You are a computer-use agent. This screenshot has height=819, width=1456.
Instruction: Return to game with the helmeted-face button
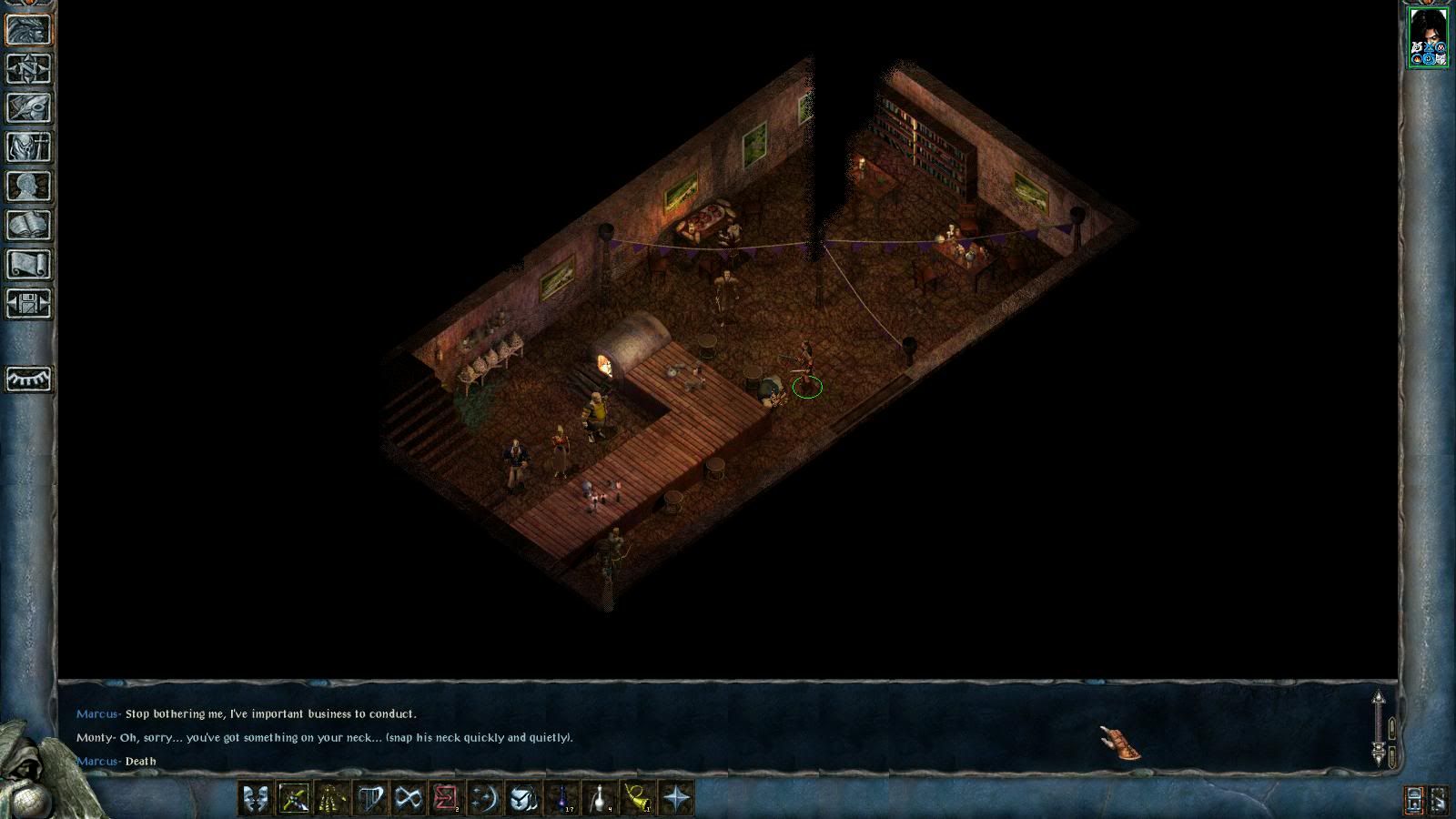28,29
